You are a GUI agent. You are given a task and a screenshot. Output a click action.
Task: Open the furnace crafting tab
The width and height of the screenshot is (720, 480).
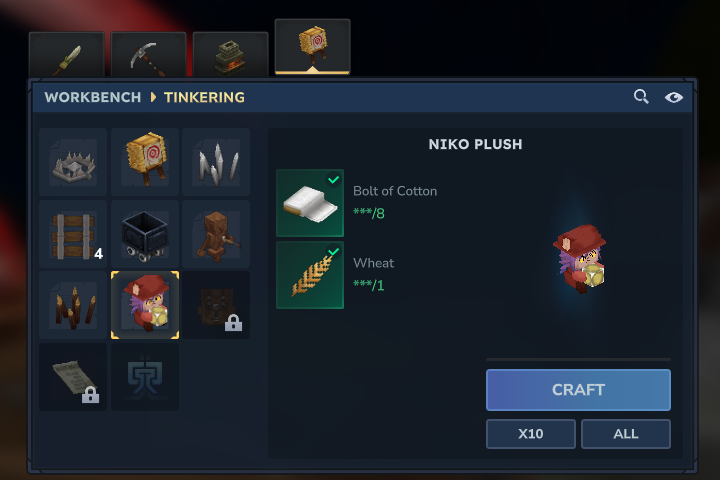click(x=230, y=56)
